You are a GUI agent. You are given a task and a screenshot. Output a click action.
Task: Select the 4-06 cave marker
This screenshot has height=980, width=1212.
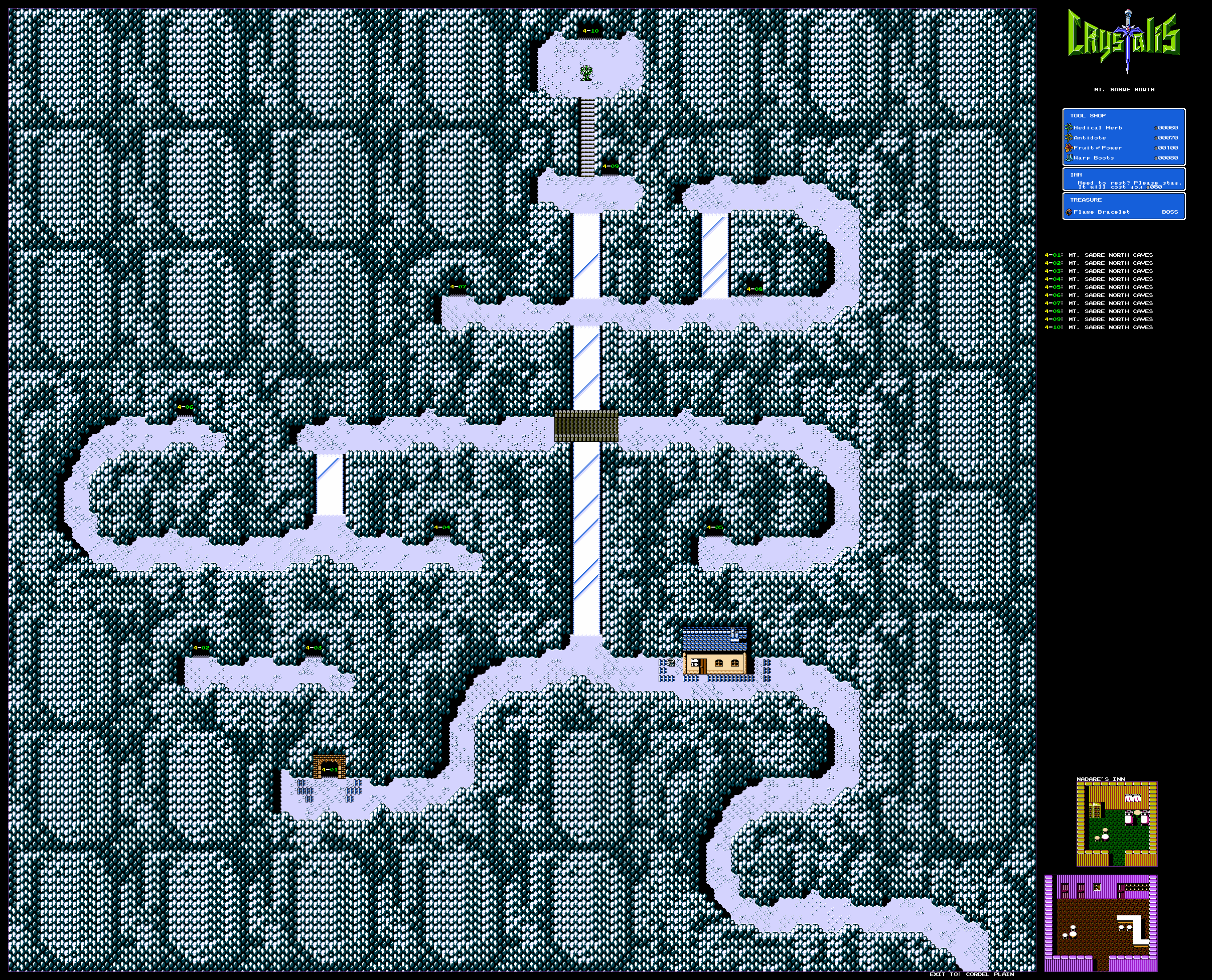185,407
